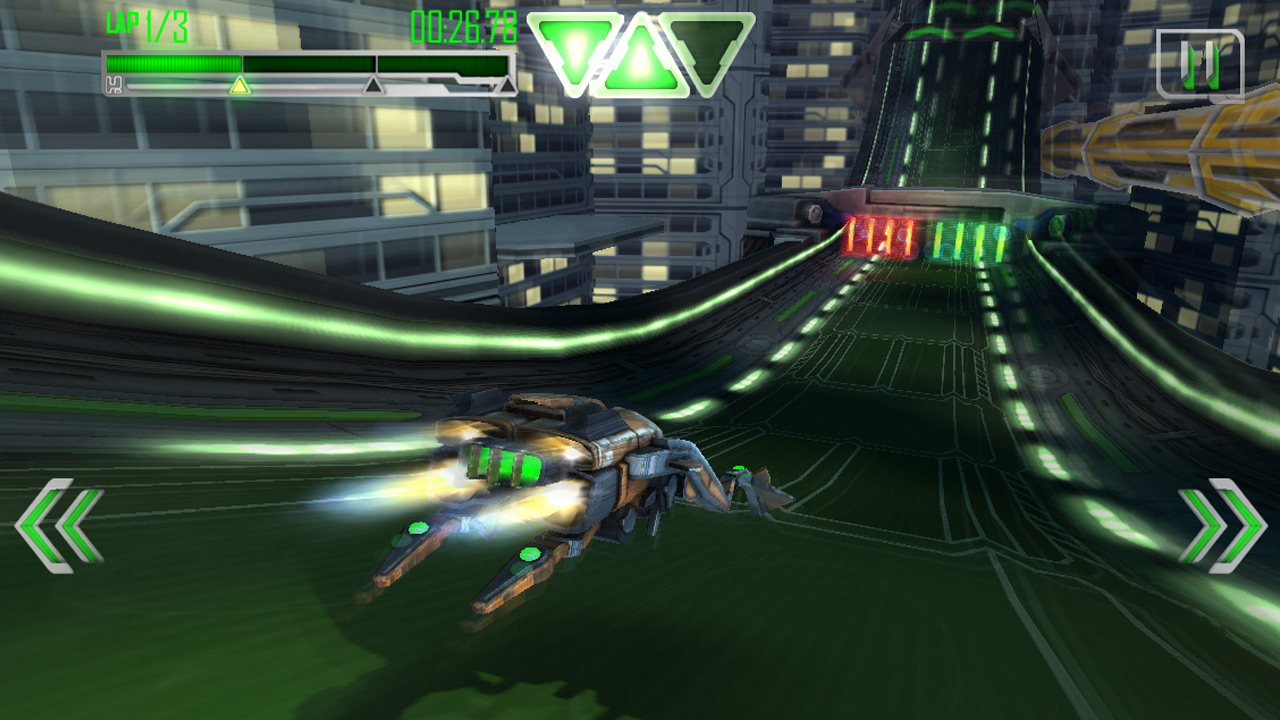Screen dimensions: 1280x720
Task: Tap the rightmost gray opponent marker
Action: 506,84
